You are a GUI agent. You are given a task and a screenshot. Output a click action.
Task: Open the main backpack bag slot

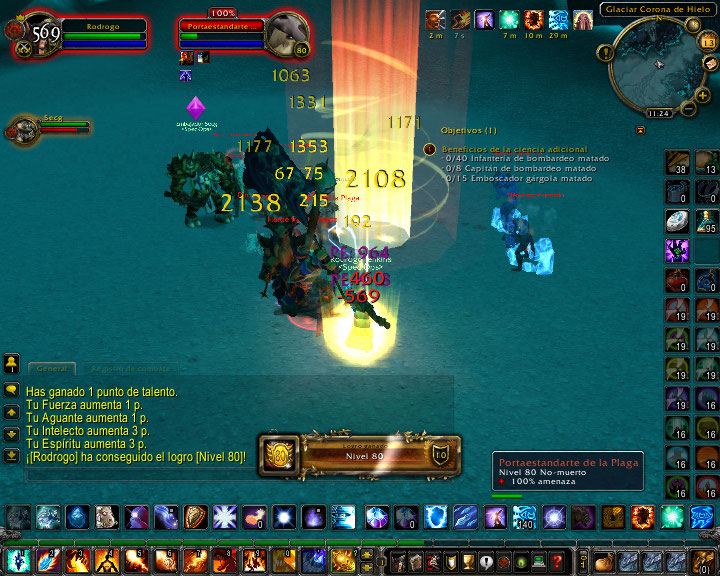coord(706,561)
